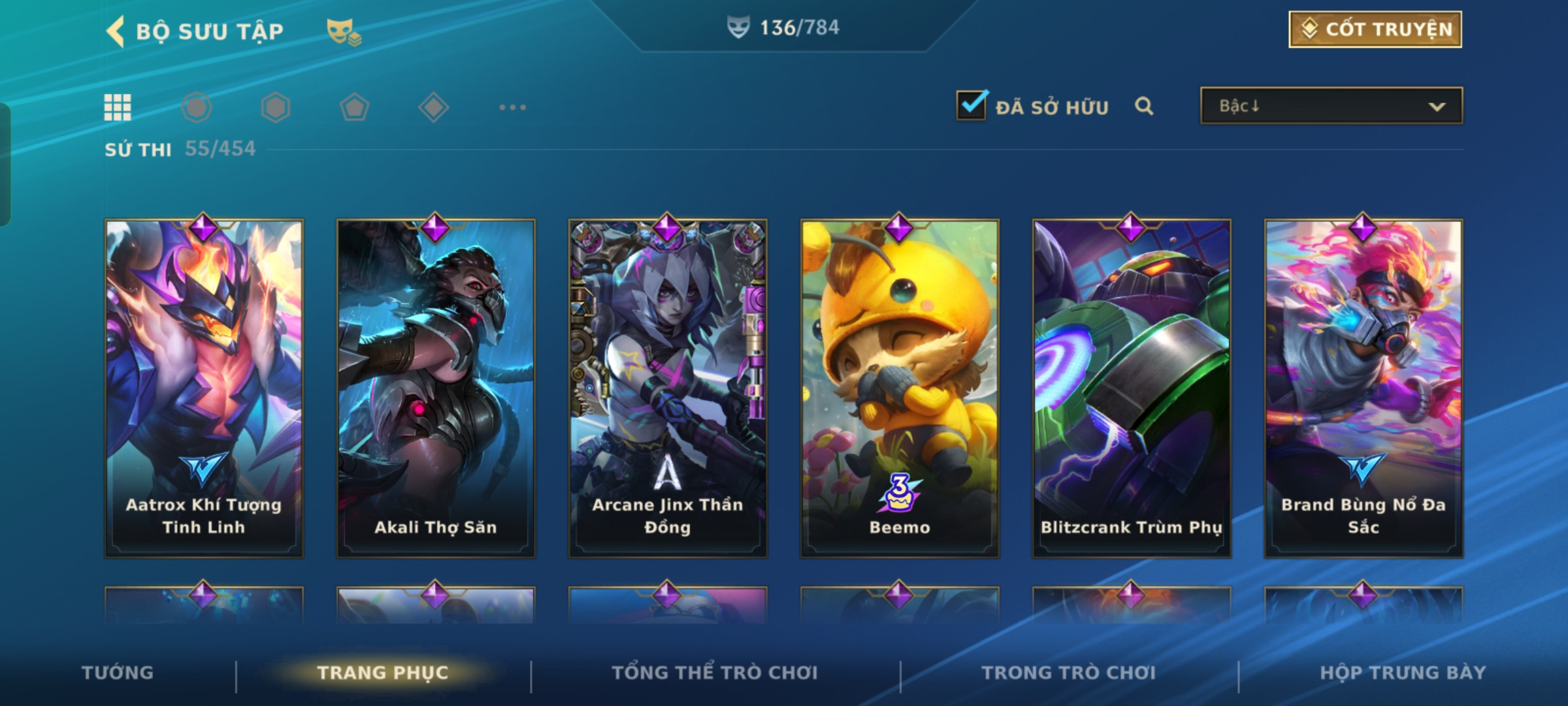Switch to the Tướng tab

118,673
